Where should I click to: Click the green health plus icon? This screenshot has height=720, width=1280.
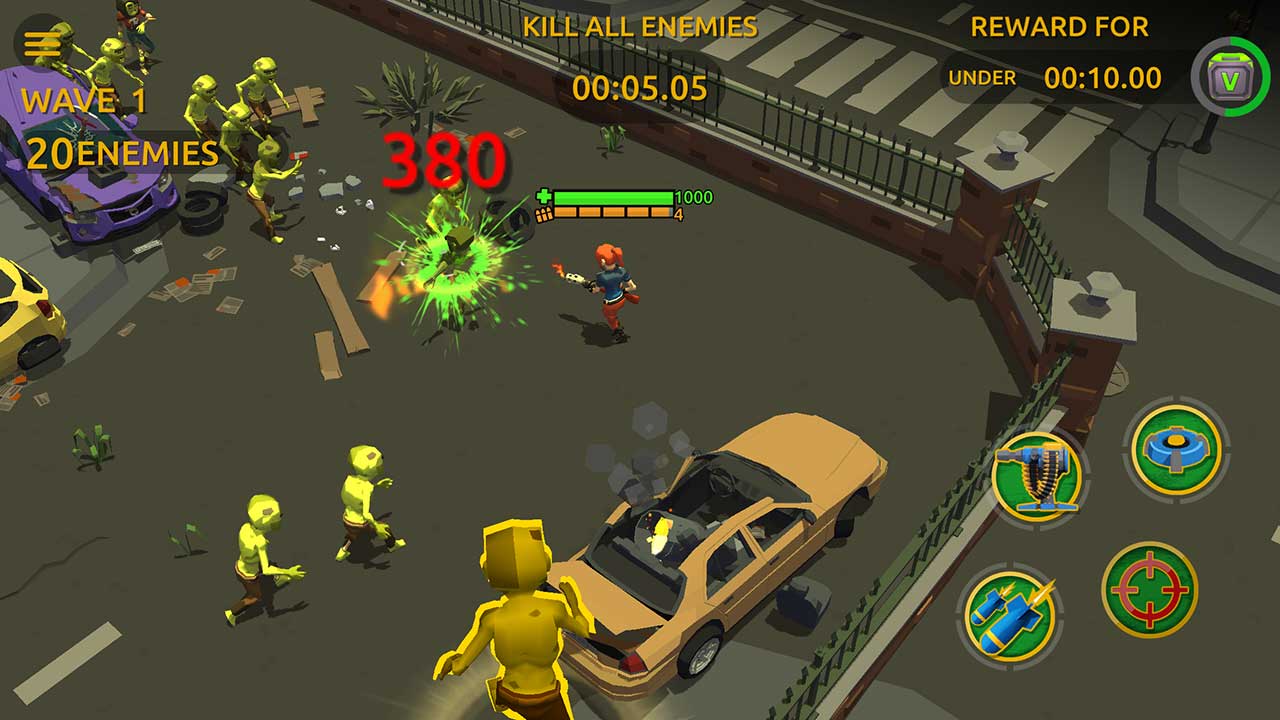coord(542,197)
